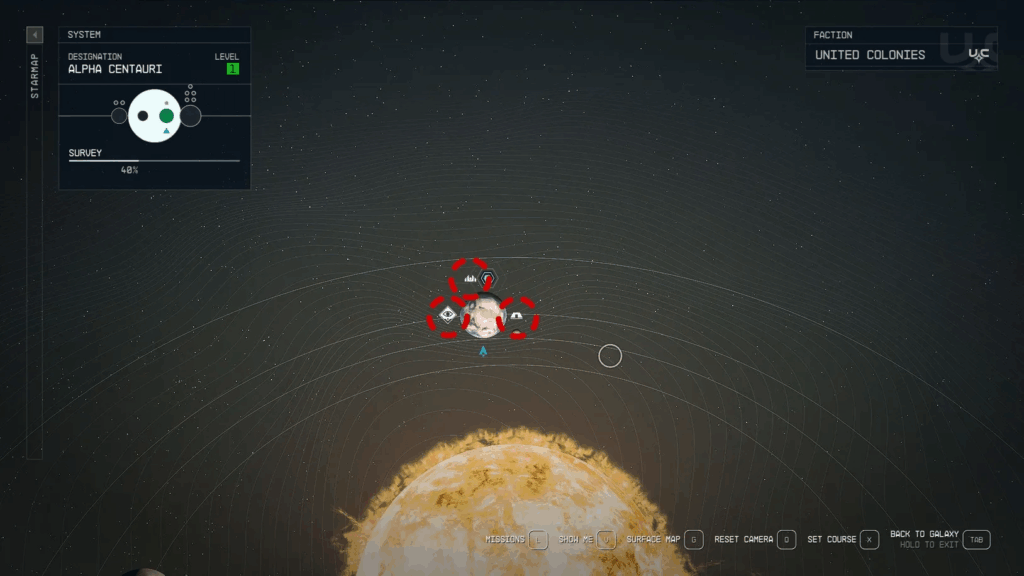The height and width of the screenshot is (576, 1024).
Task: Open the Surface Map
Action: pyautogui.click(x=694, y=540)
